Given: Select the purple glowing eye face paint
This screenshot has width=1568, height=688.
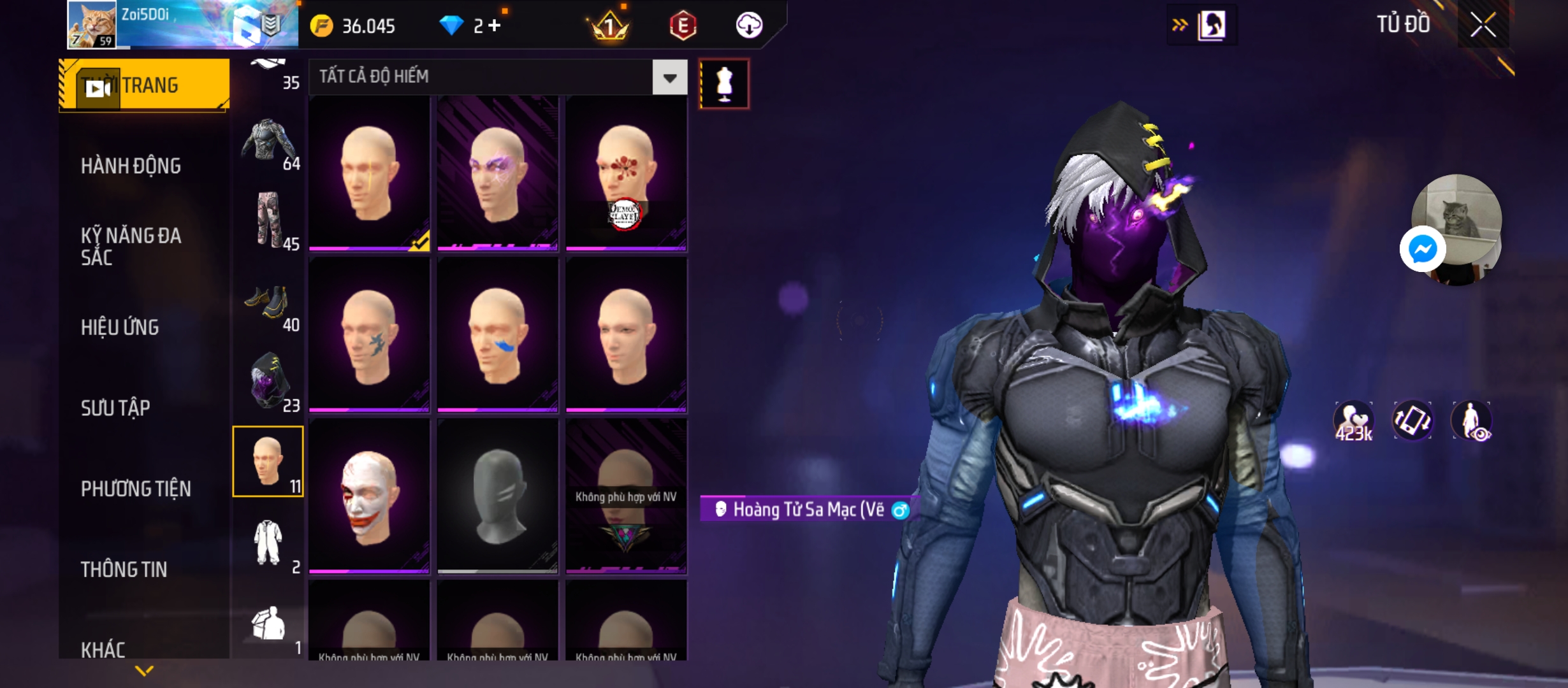Looking at the screenshot, I should click(498, 173).
